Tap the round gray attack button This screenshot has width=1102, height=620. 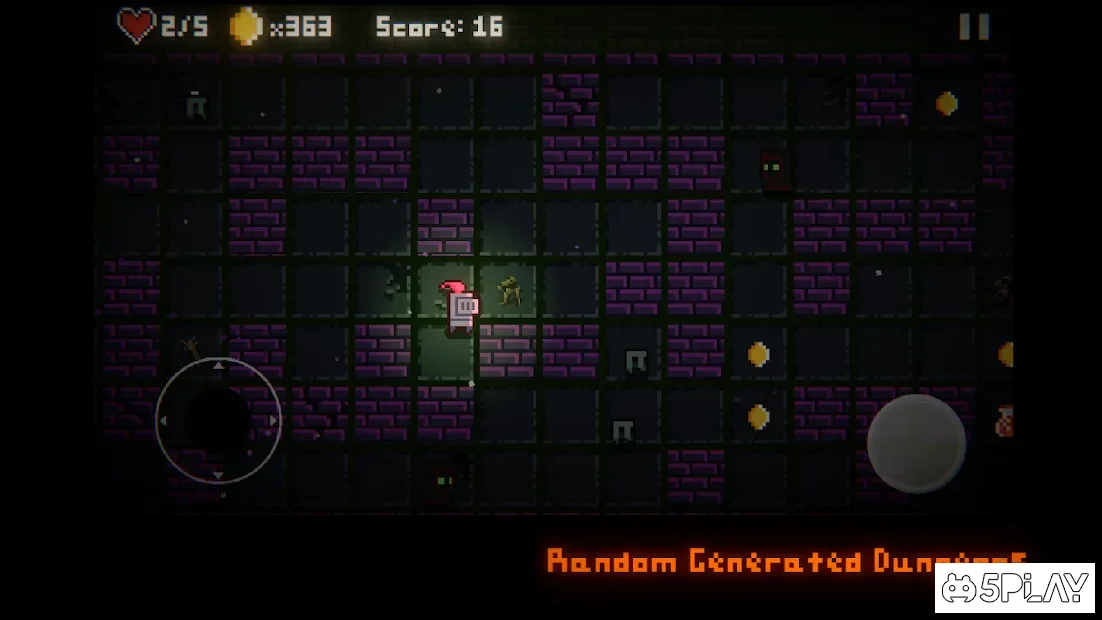click(x=916, y=443)
